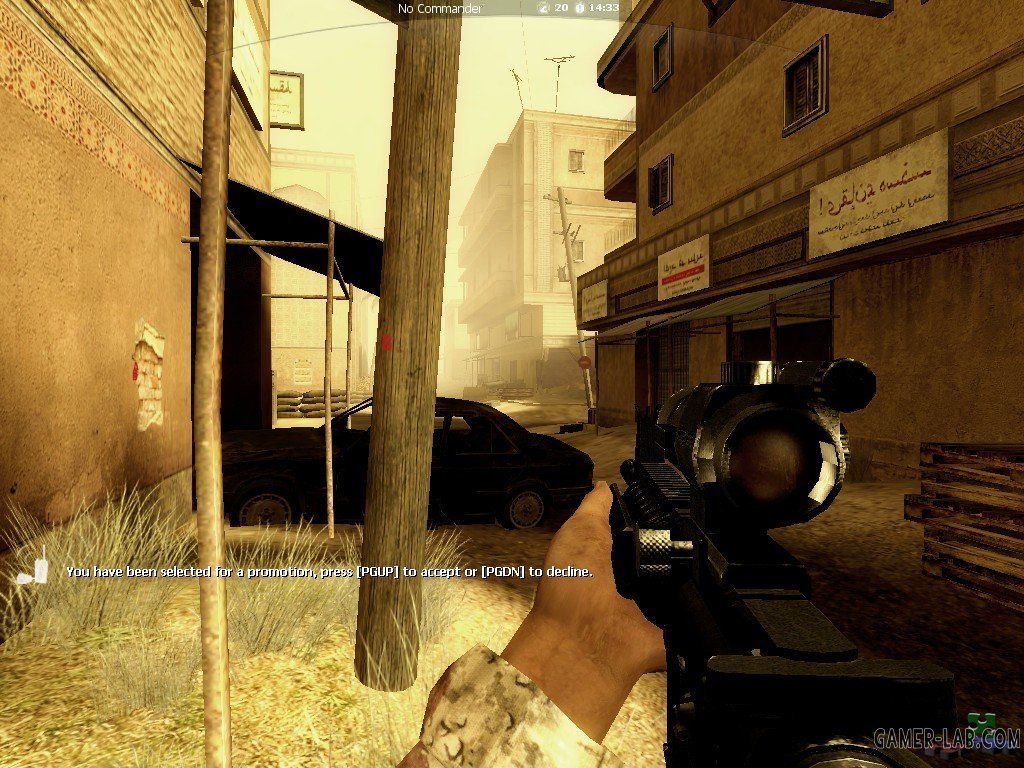This screenshot has width=1024, height=768.
Task: Click the GAMER-LAB.COM watermark logo
Action: pos(946,738)
